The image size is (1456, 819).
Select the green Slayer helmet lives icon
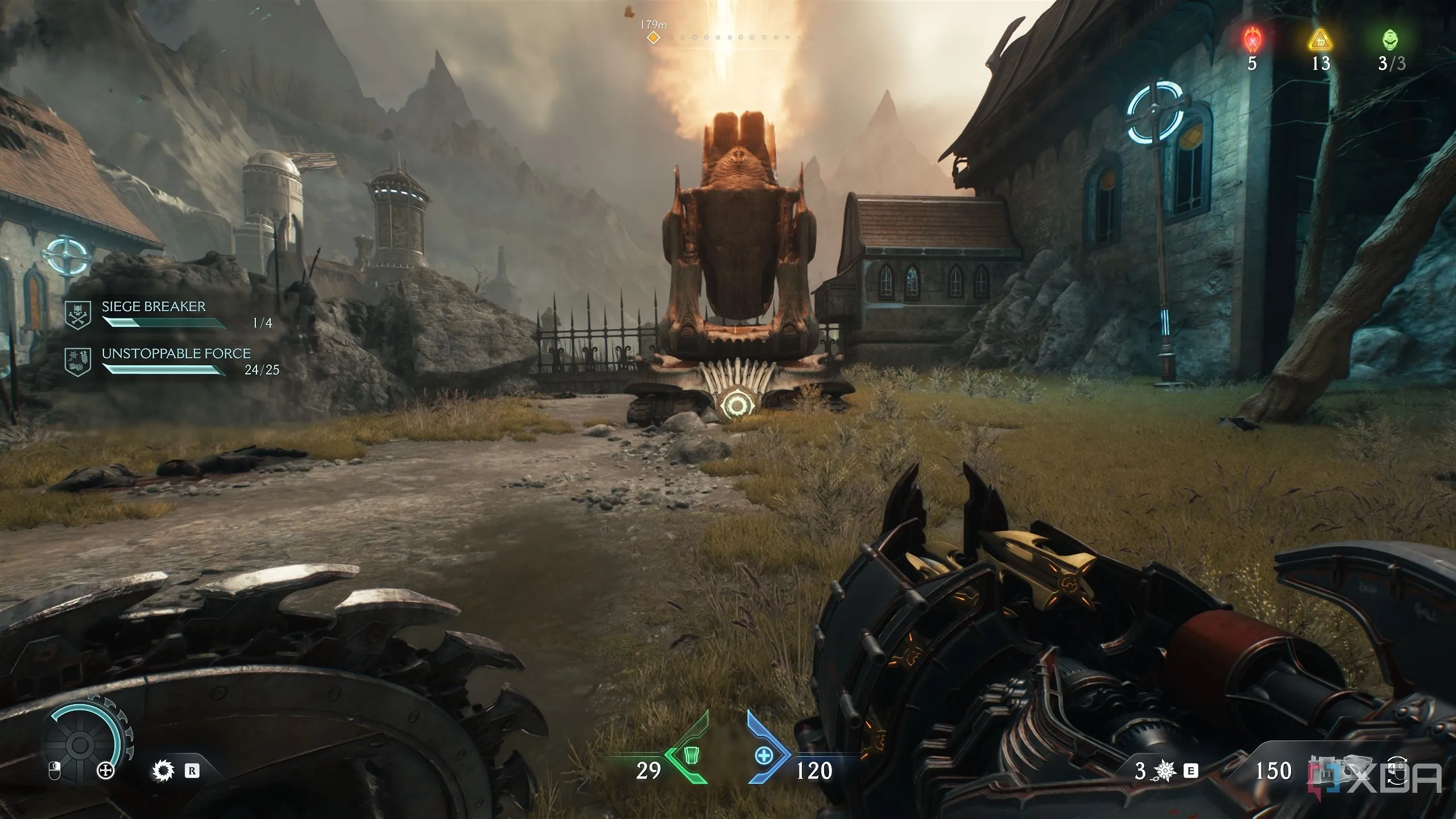click(x=1391, y=40)
